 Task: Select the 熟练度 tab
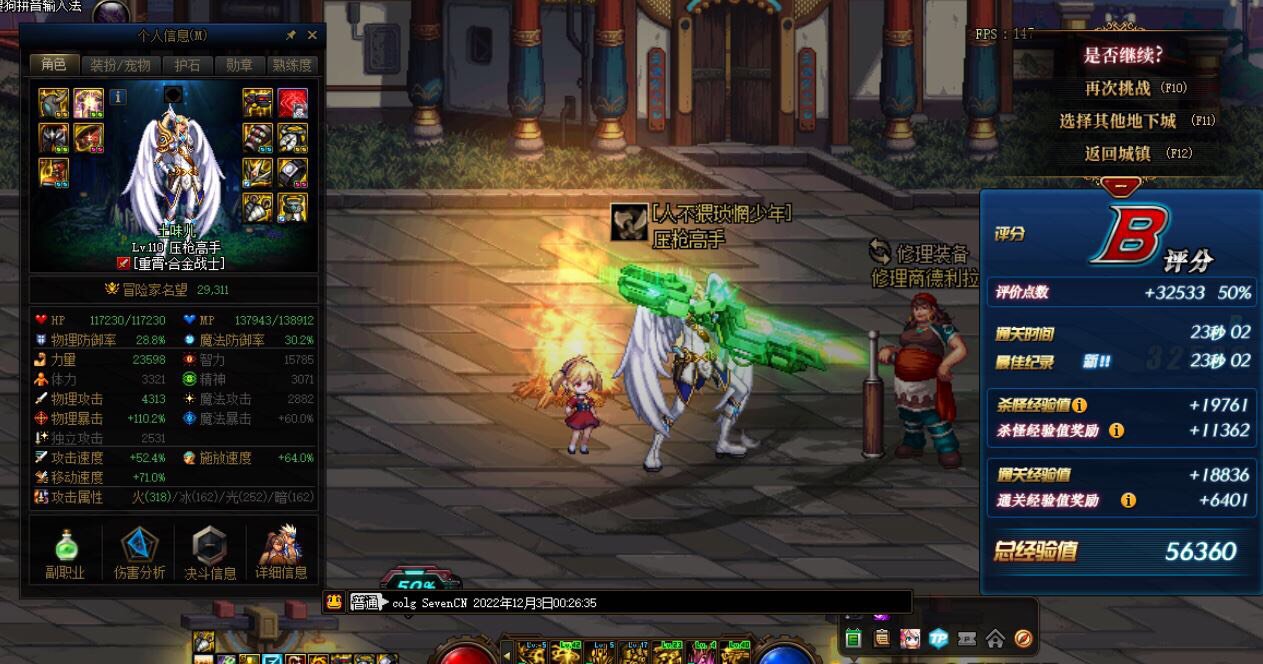coord(292,65)
